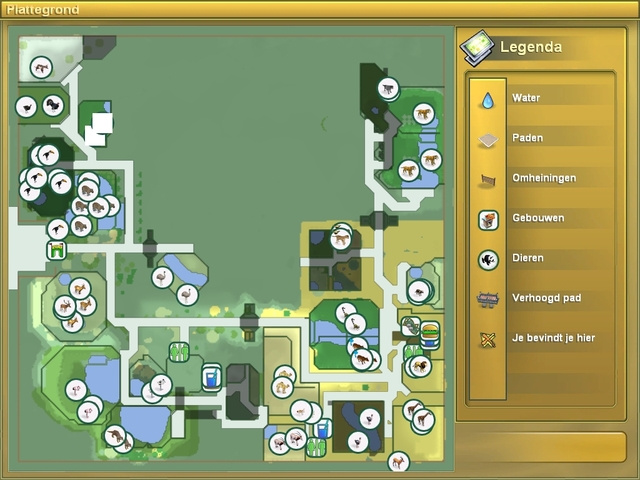Click the green zoo entrance gate marker

56,249
